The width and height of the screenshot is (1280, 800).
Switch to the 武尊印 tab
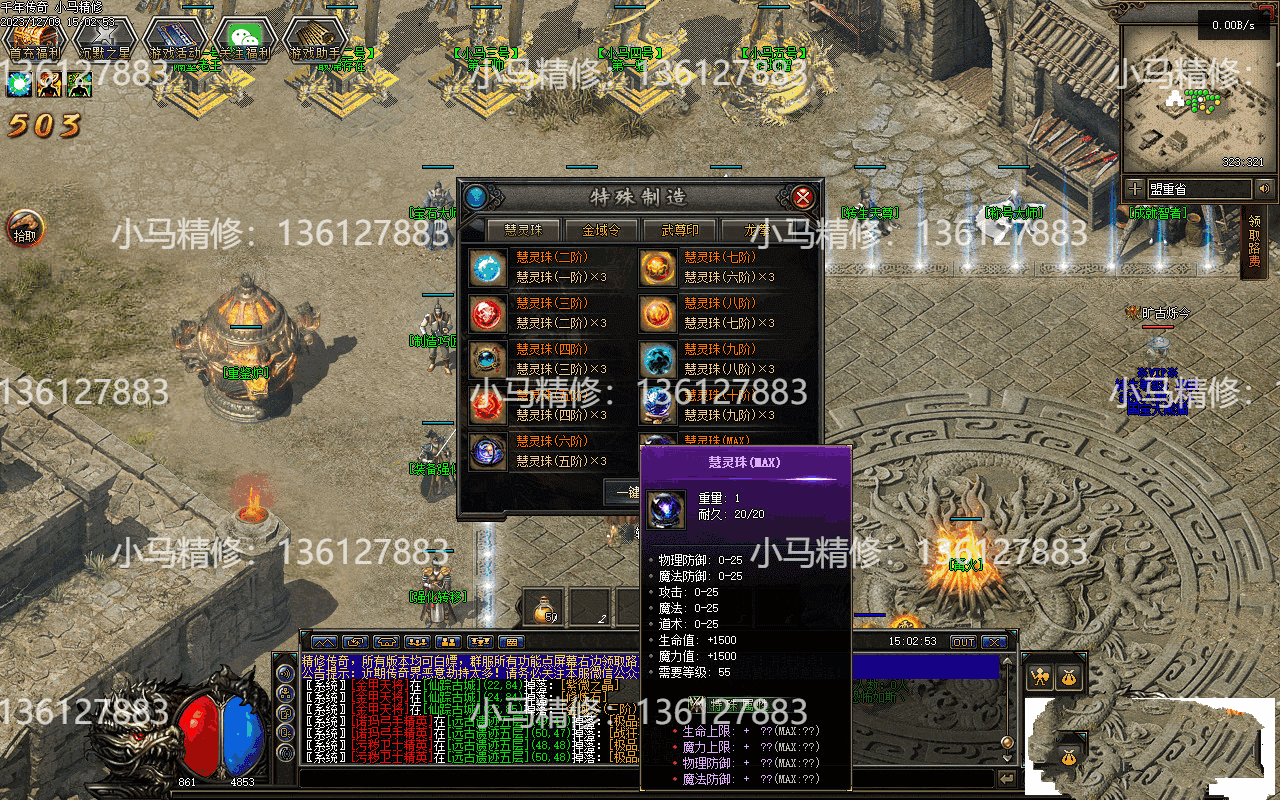pos(681,229)
